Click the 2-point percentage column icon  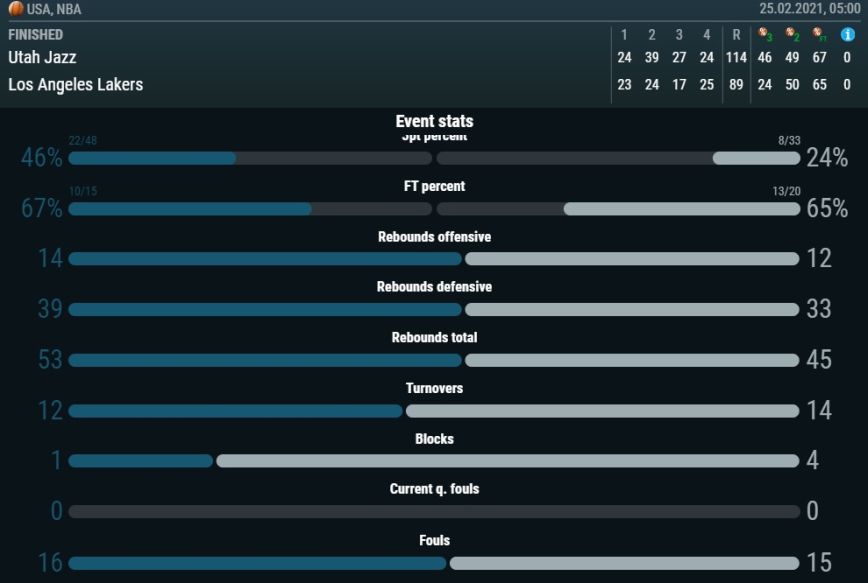coord(792,34)
